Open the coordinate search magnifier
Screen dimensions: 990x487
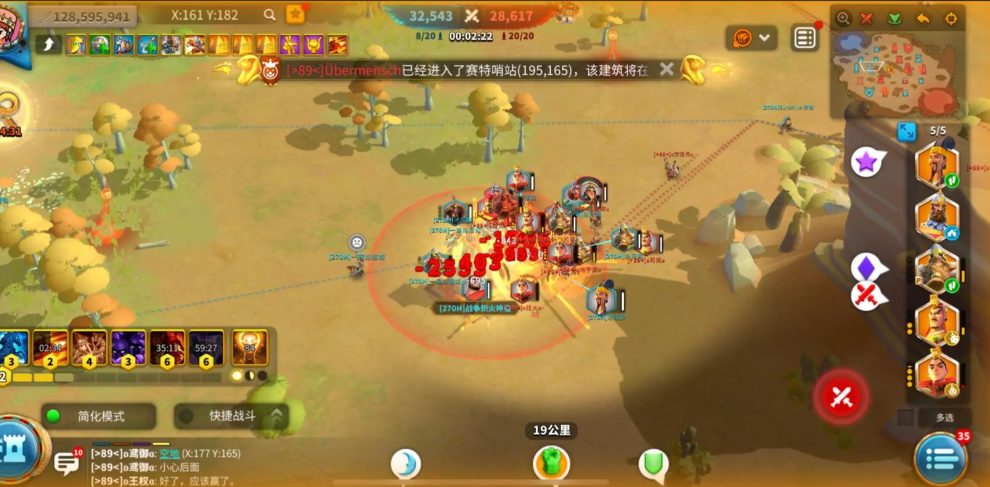[x=270, y=15]
